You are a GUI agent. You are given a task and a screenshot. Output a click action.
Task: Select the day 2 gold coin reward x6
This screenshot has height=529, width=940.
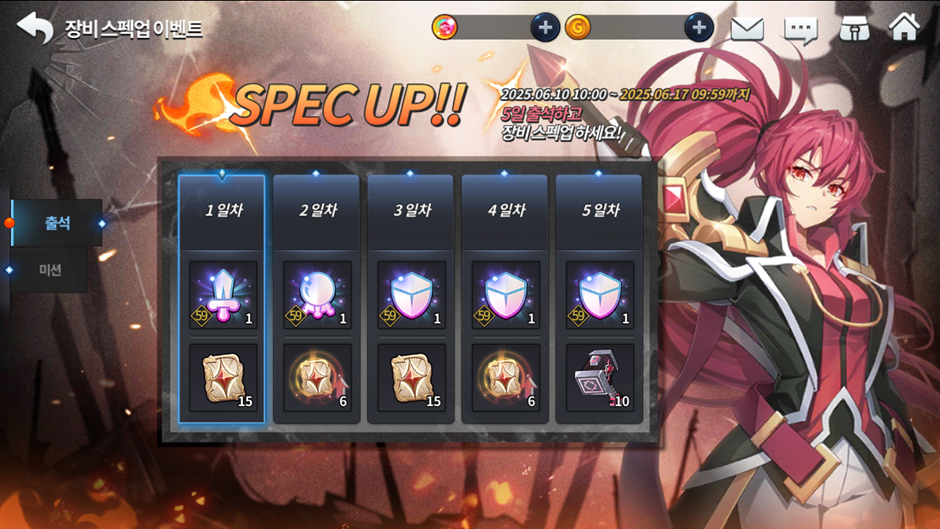[x=317, y=378]
